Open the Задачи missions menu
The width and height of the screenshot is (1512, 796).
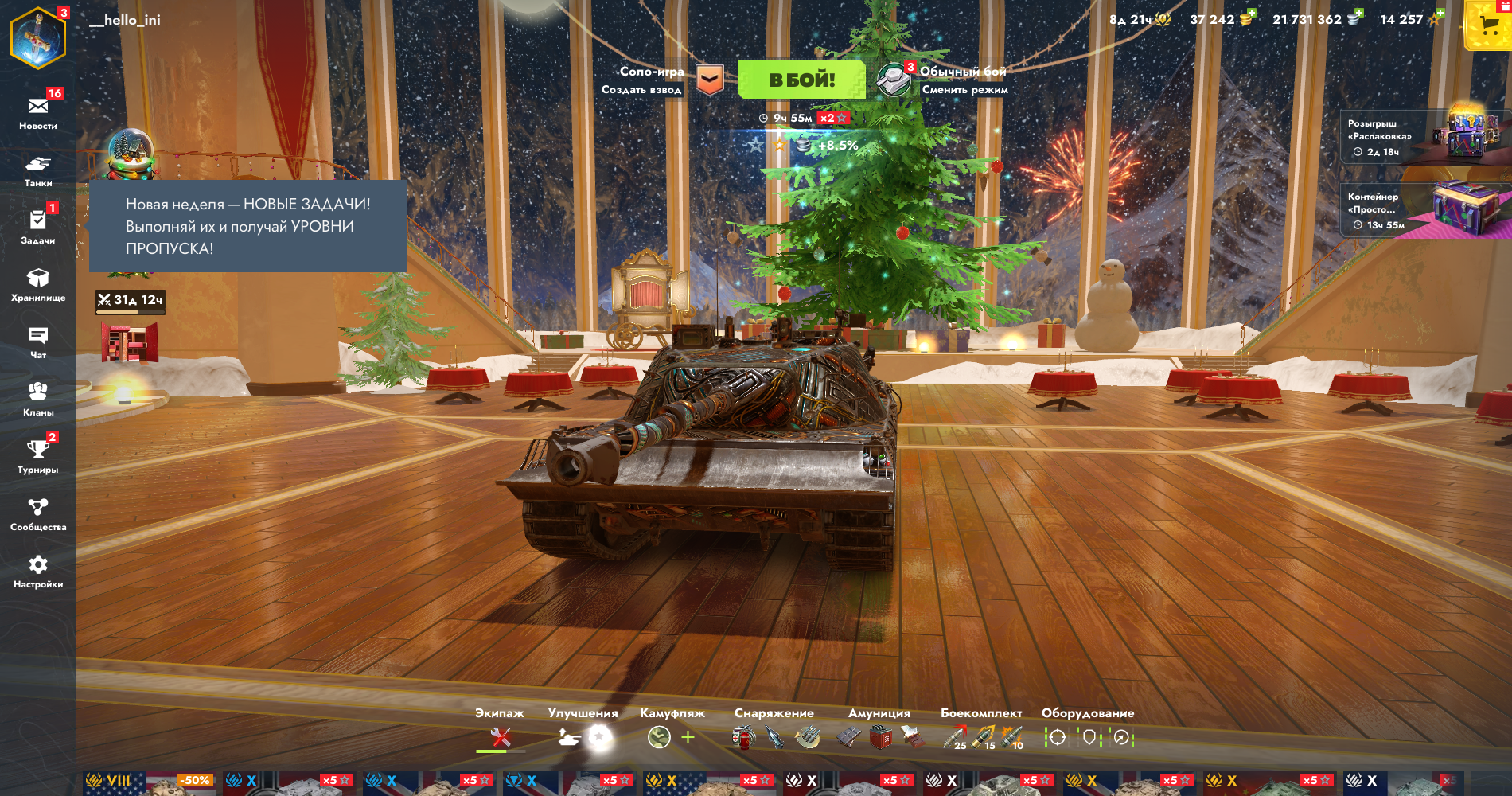[x=38, y=226]
